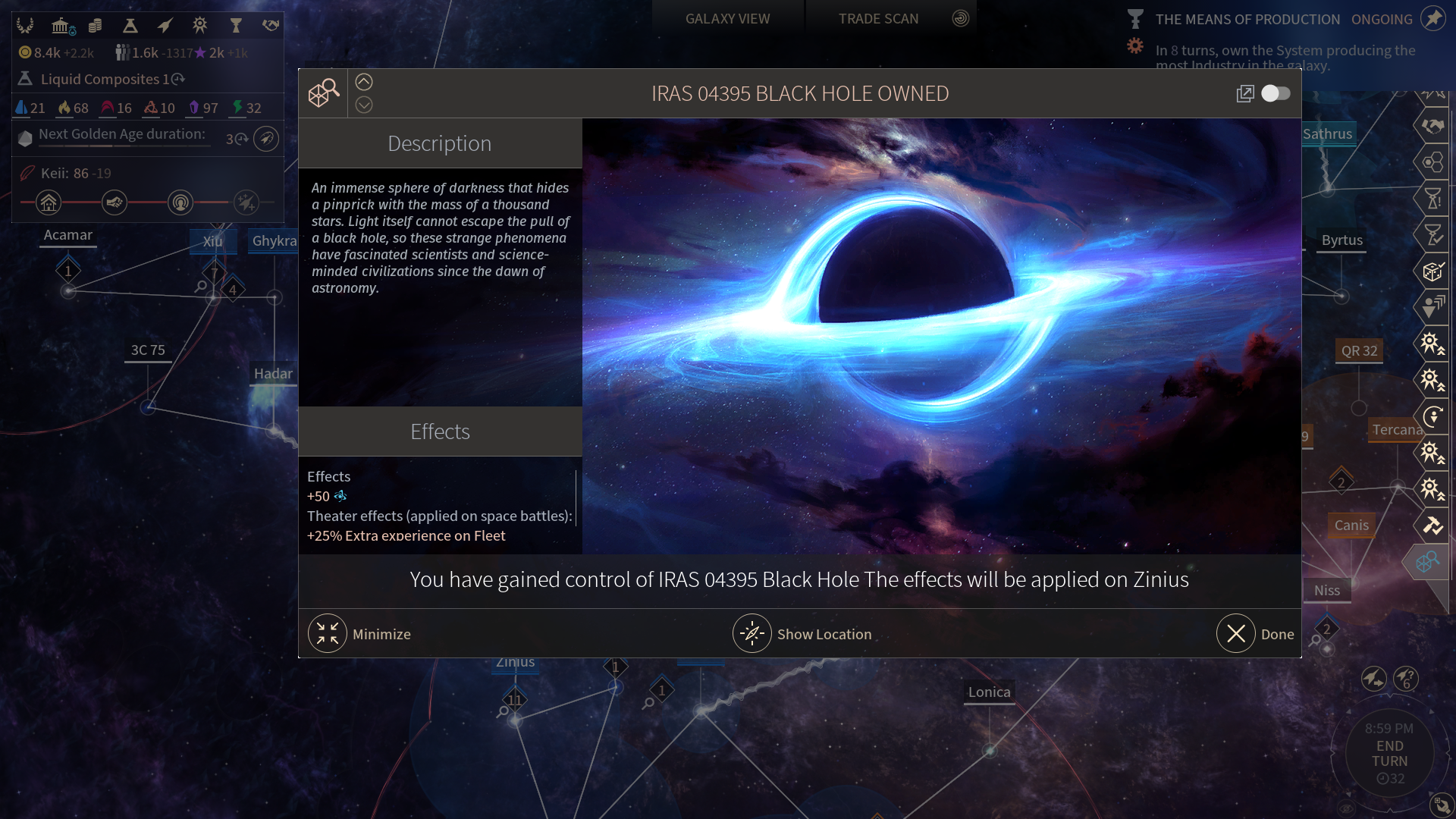Go to next notification with down arrow
This screenshot has height=819, width=1456.
click(364, 105)
